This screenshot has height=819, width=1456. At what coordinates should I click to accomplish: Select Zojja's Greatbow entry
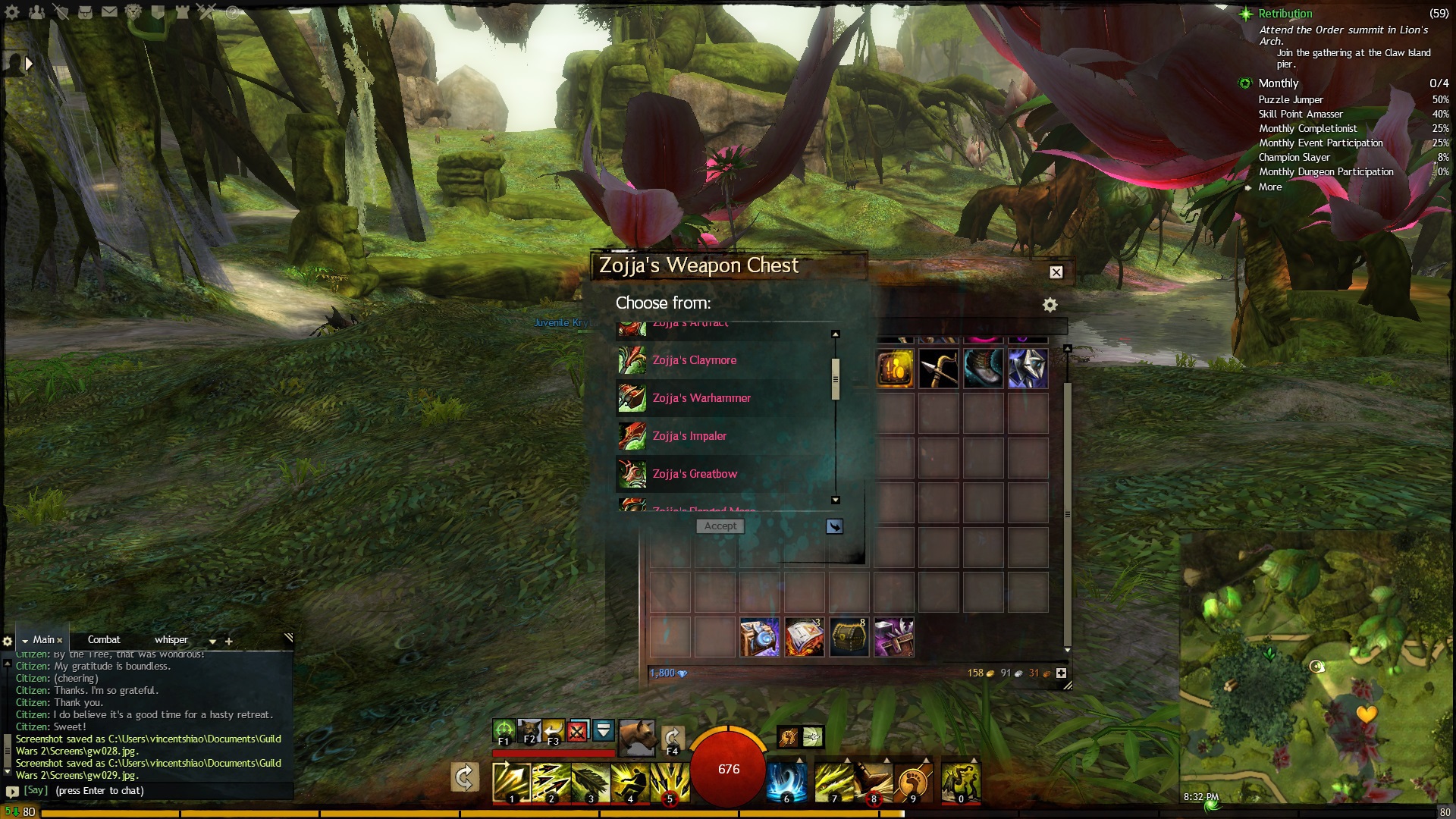point(694,474)
